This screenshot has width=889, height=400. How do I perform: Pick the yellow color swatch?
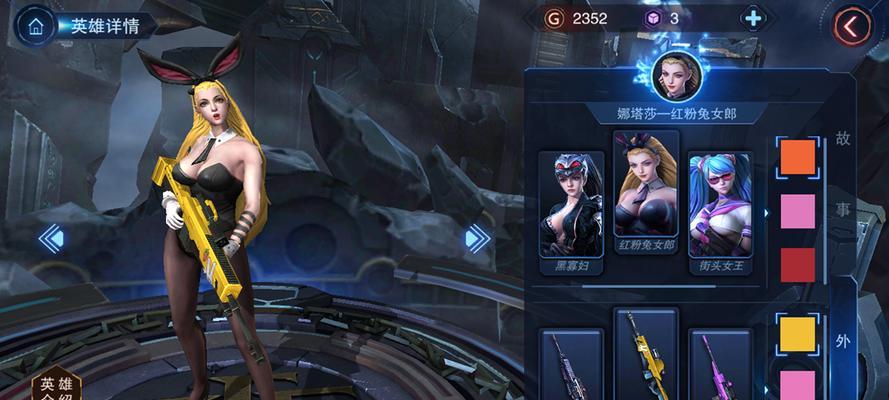(797, 334)
